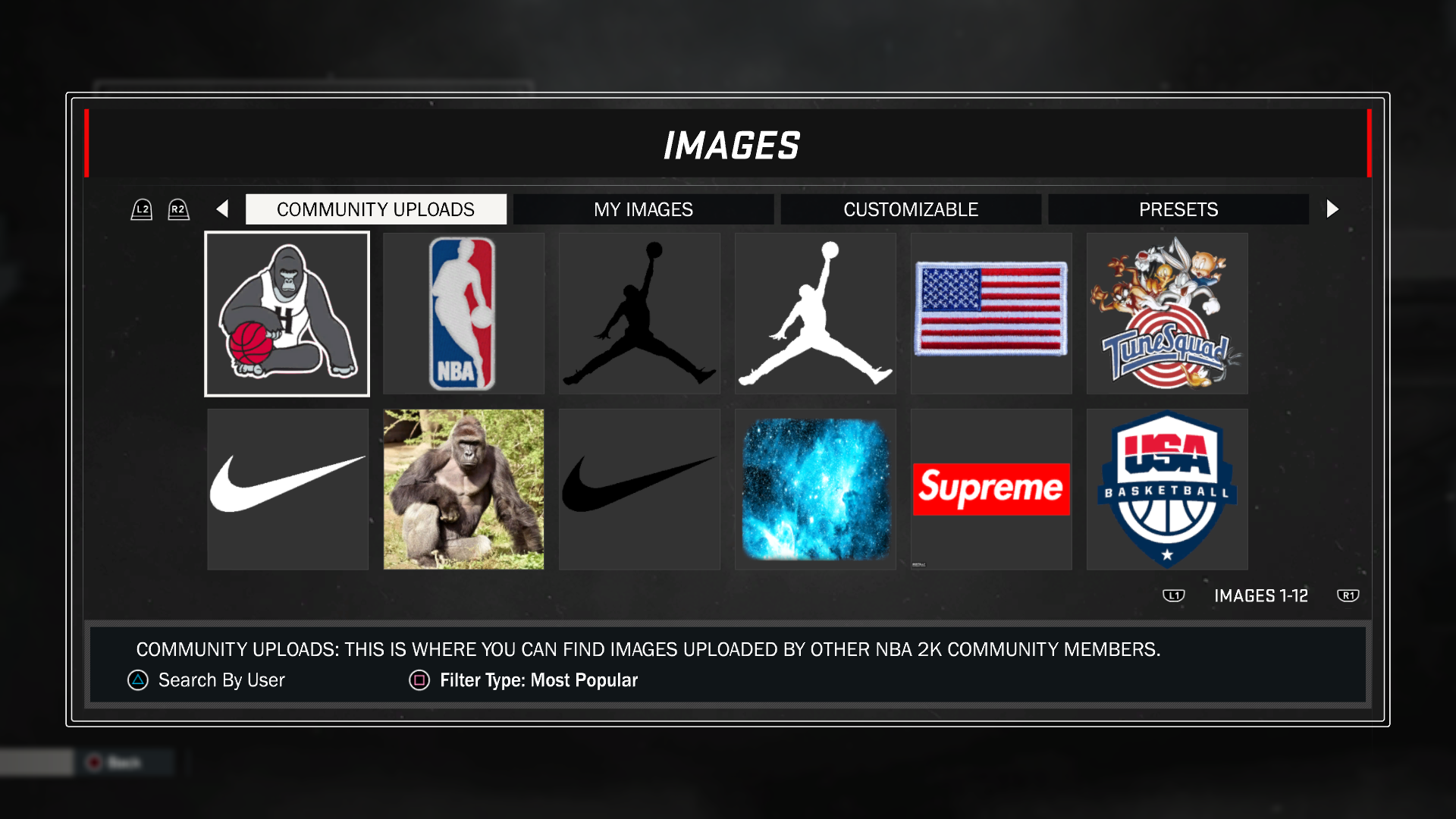This screenshot has height=819, width=1456.
Task: Activate Search By User
Action: [220, 680]
